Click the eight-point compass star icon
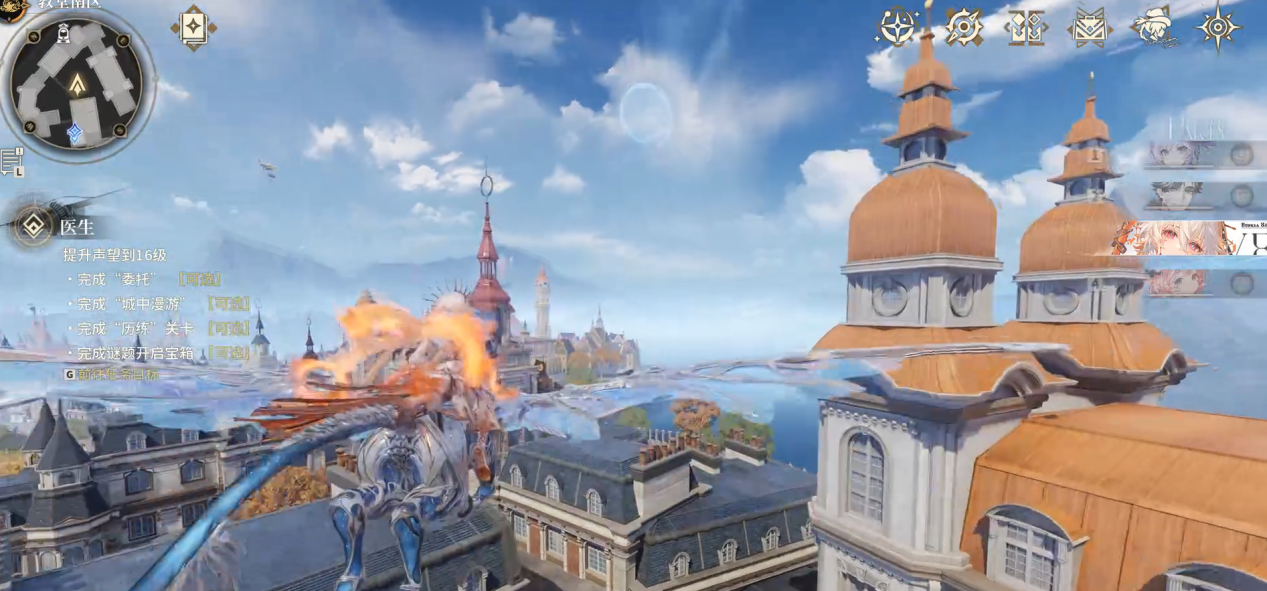The height and width of the screenshot is (591, 1267). click(1219, 27)
